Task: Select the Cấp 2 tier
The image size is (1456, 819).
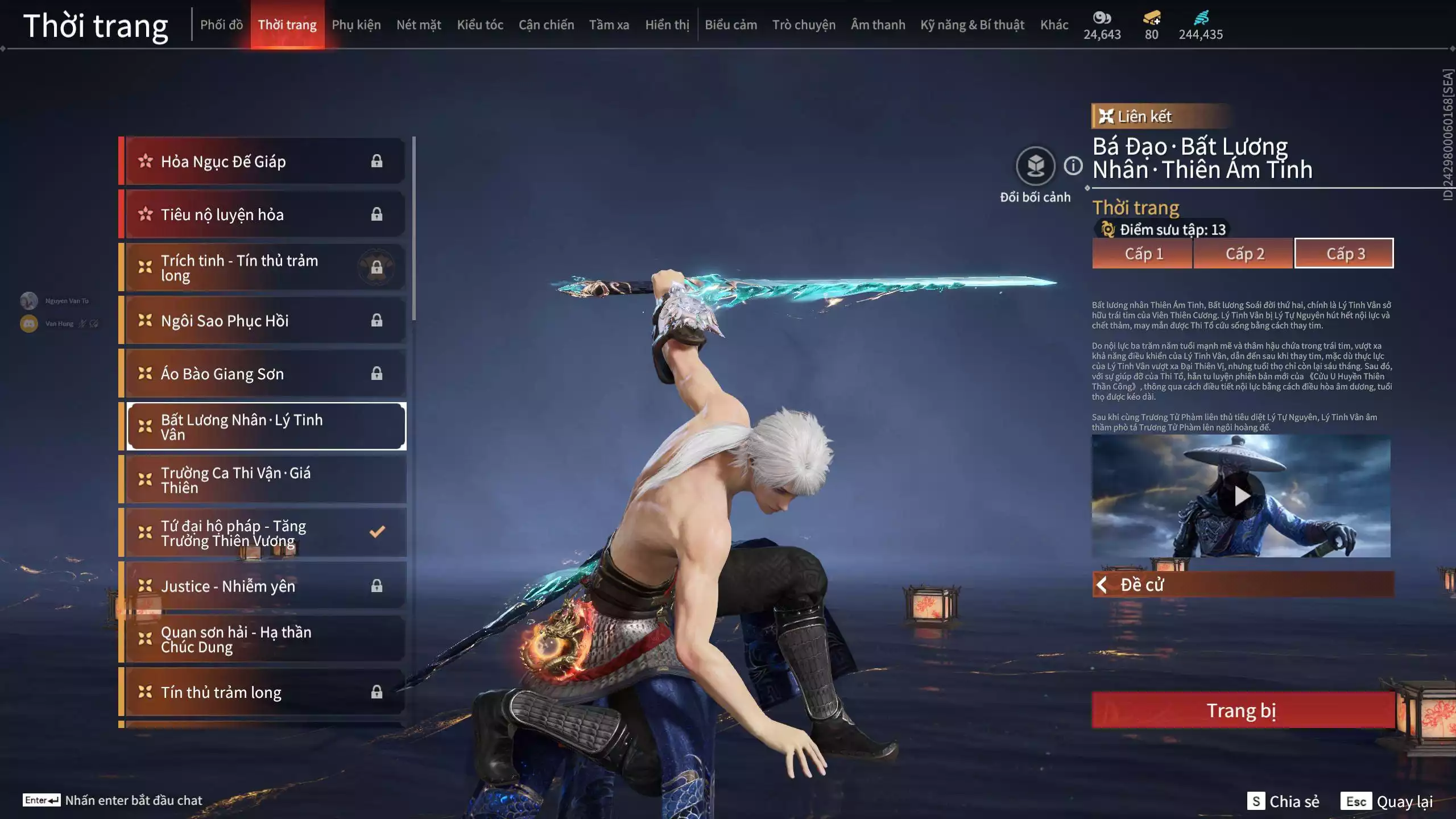Action: tap(1244, 254)
